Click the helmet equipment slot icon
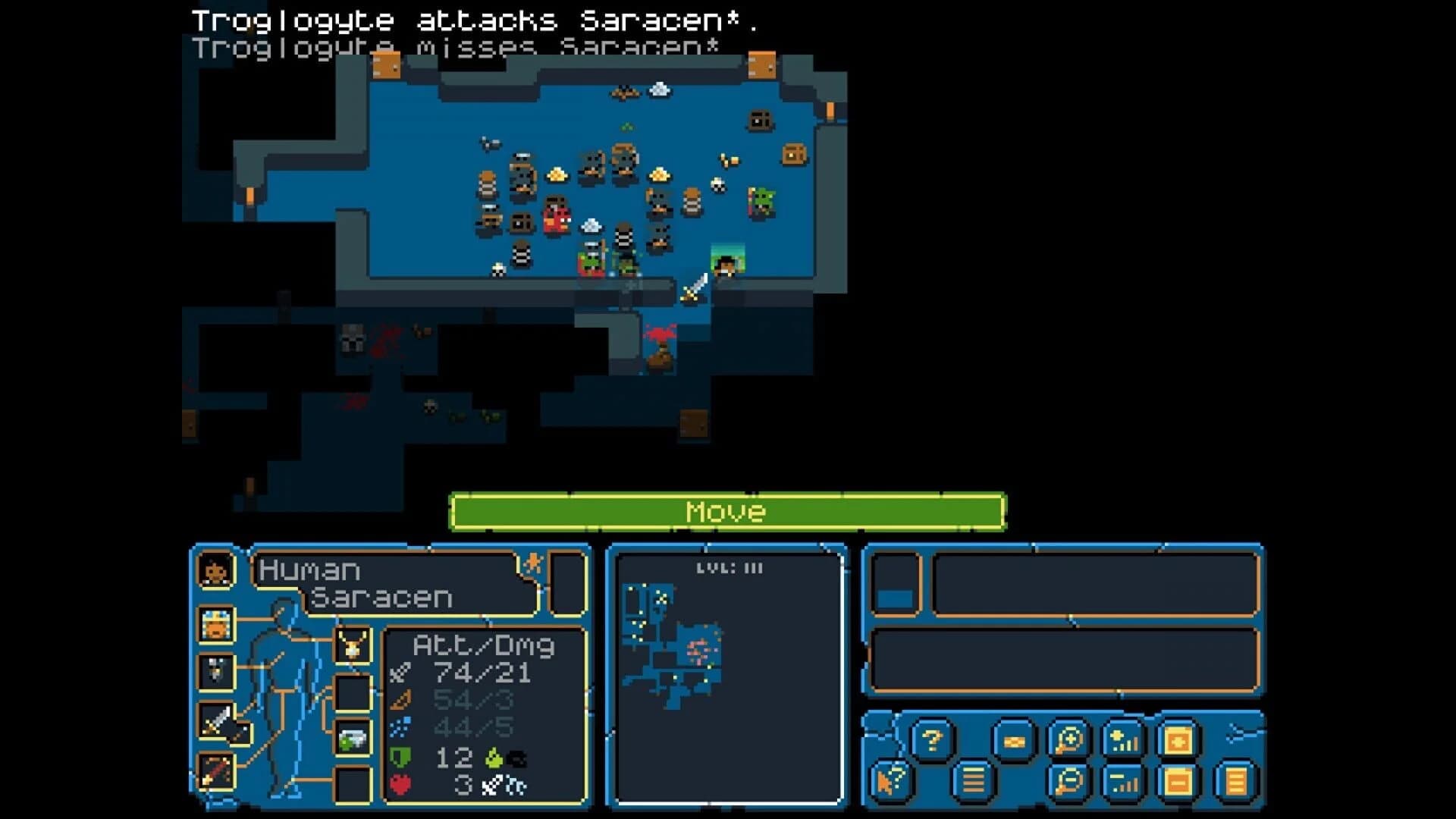This screenshot has width=1456, height=819. (x=218, y=624)
